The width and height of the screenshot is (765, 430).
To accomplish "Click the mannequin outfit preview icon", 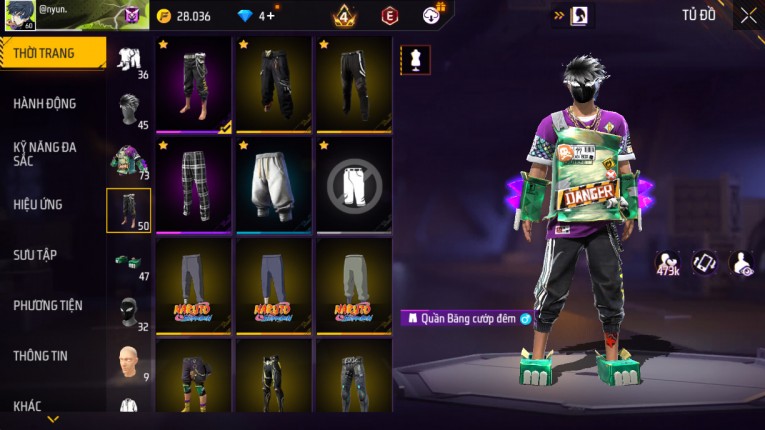I will 414,59.
